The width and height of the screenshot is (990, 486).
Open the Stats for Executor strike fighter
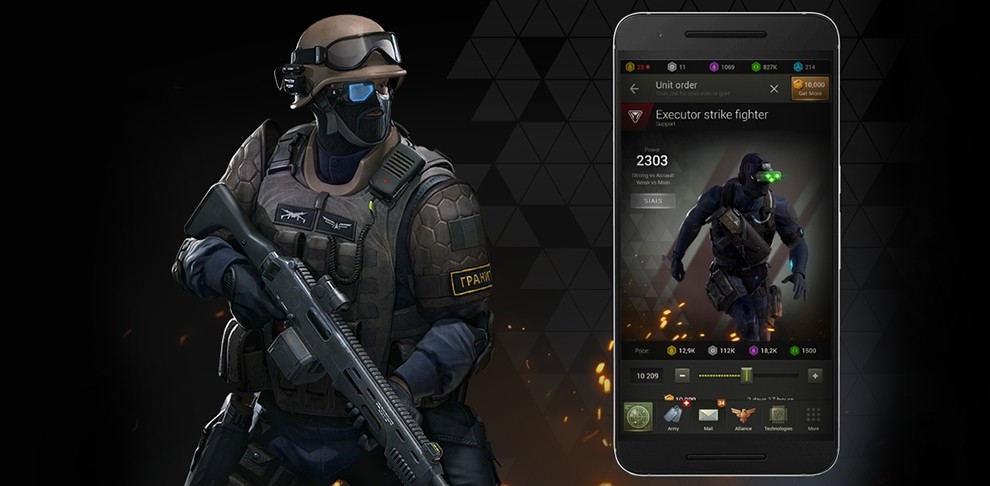coord(652,201)
